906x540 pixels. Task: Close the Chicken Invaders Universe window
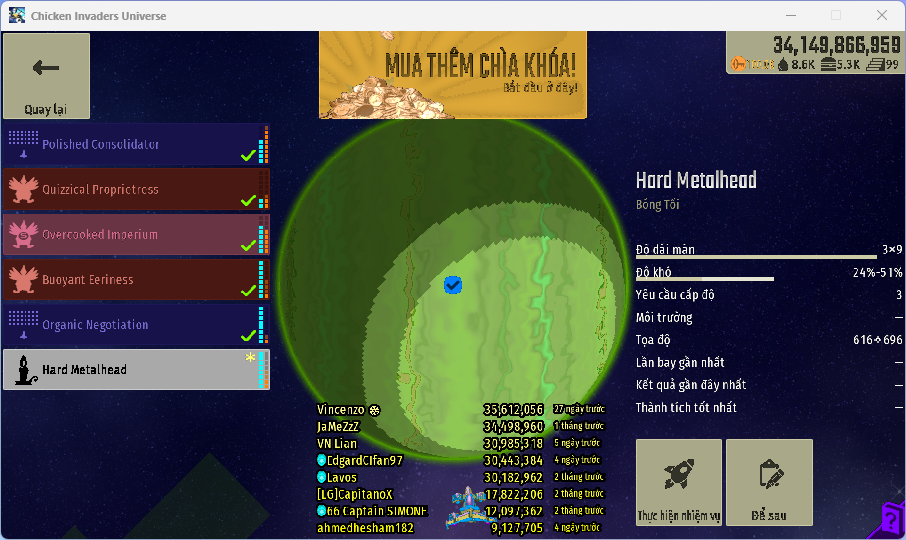point(882,15)
